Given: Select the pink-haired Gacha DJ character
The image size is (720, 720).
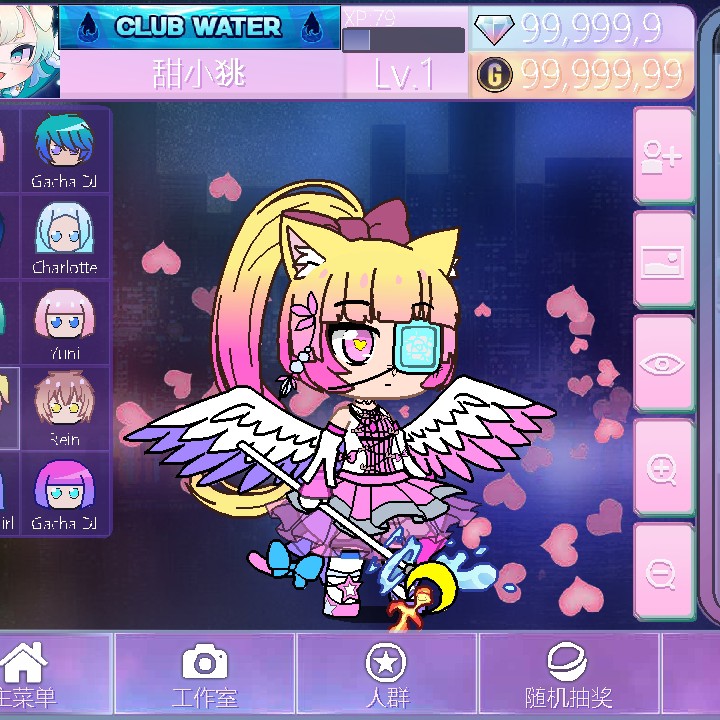Looking at the screenshot, I should (x=64, y=494).
